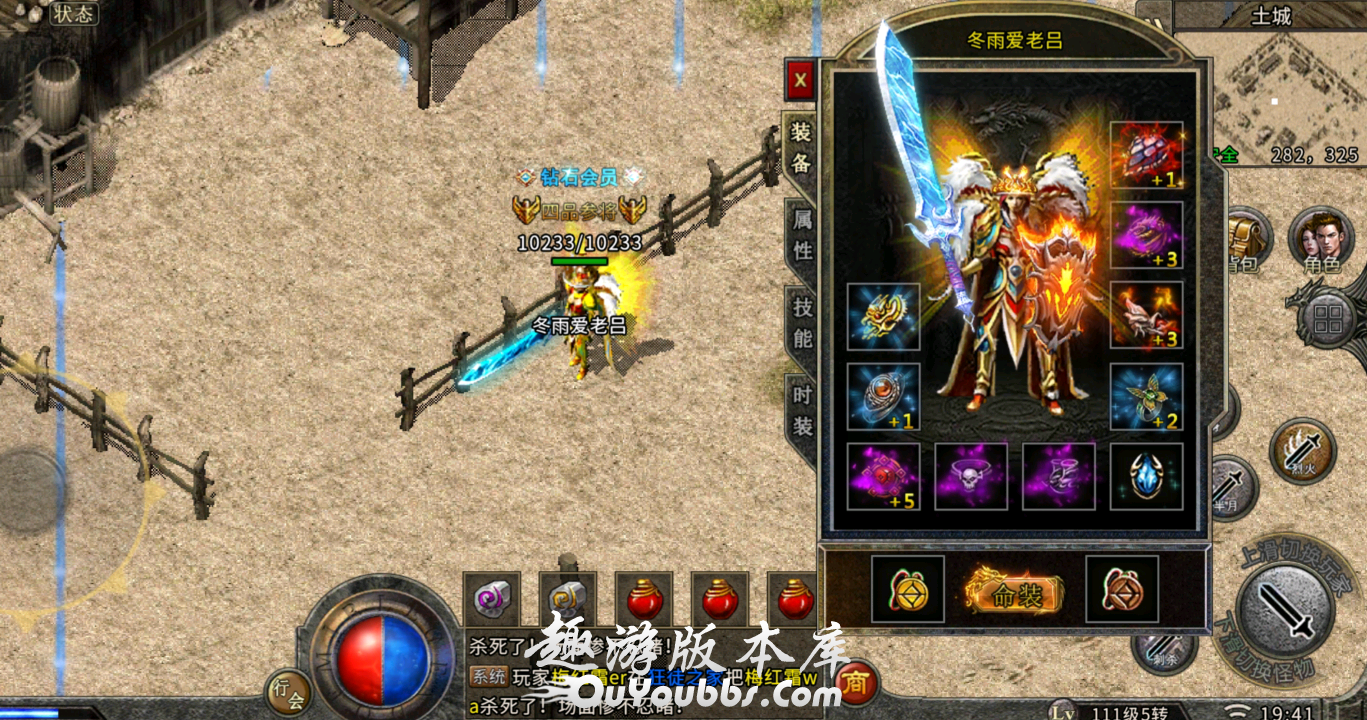Image resolution: width=1367 pixels, height=720 pixels.
Task: Click the 状态 status button
Action: pos(73,13)
